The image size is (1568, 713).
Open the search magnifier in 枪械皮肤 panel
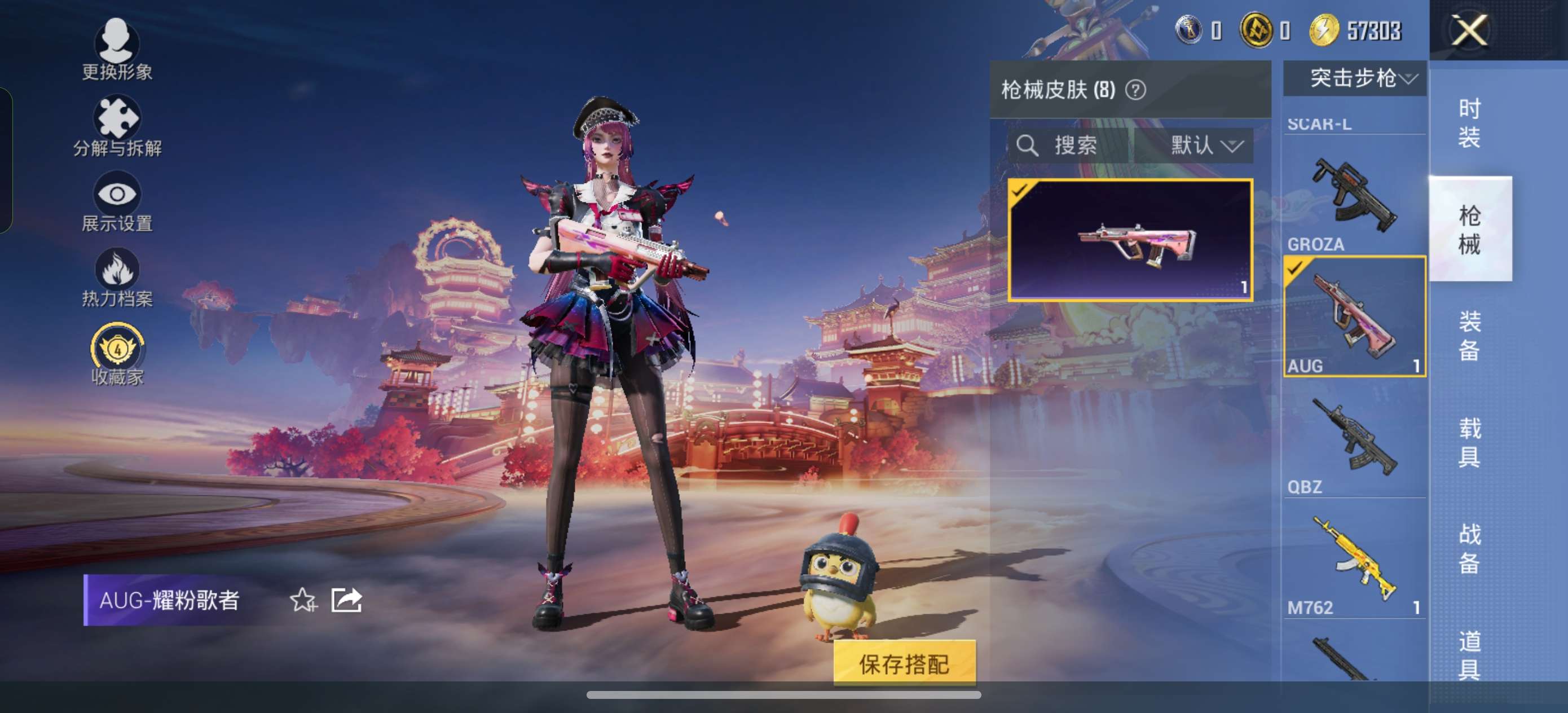pos(1029,145)
